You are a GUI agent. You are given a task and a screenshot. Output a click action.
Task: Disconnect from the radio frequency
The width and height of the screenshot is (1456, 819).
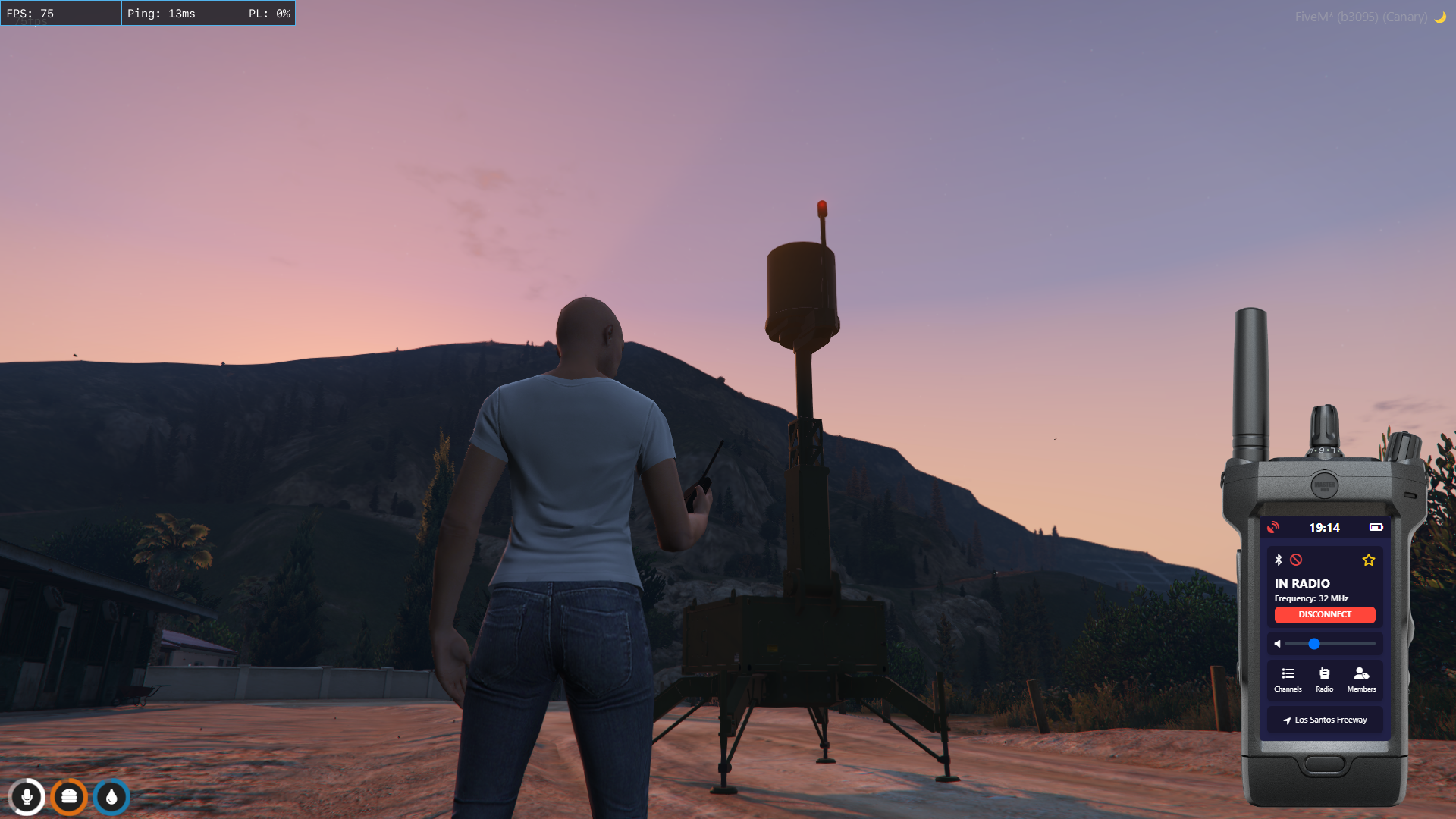point(1324,614)
